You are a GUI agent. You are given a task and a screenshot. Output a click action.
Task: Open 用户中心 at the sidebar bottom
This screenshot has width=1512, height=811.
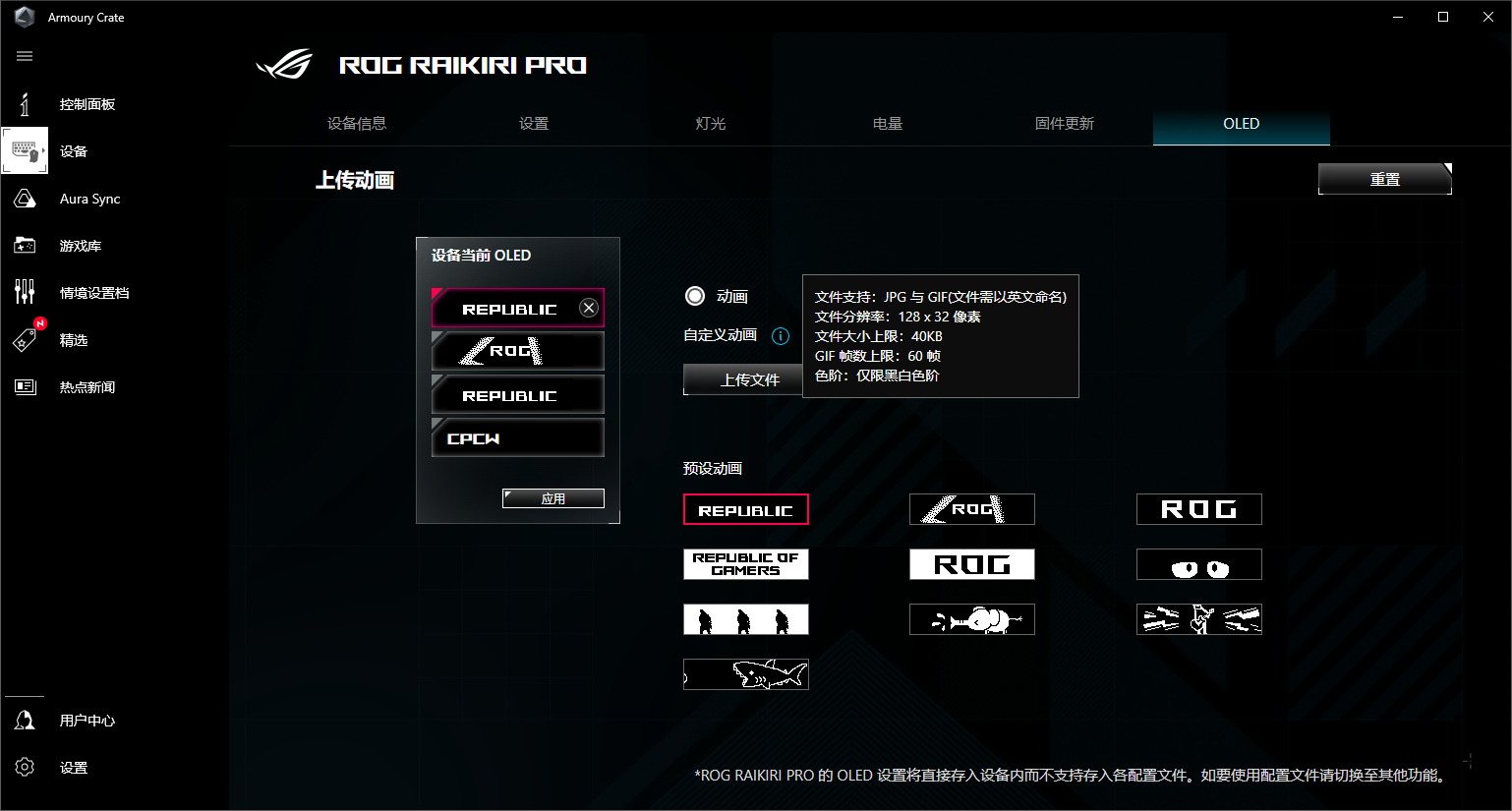pos(87,721)
